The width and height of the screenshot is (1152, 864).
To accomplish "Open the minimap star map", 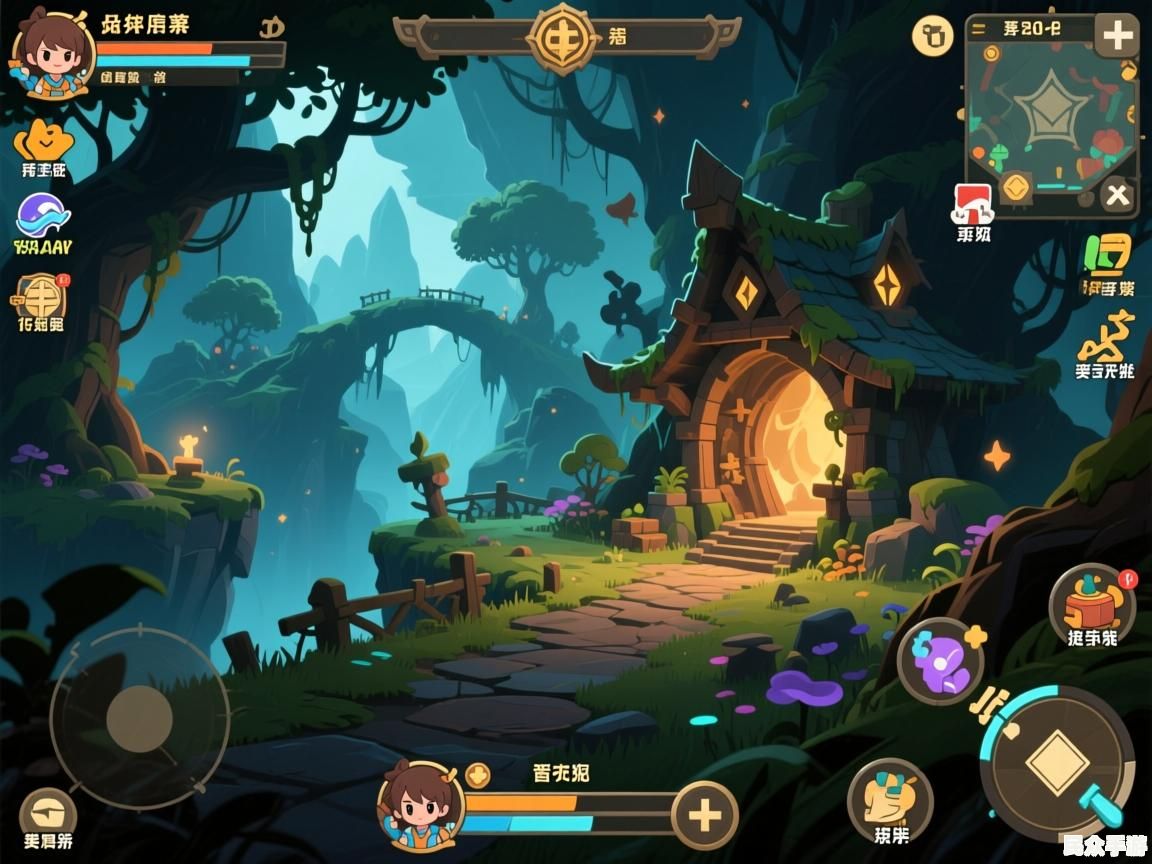I will (1047, 112).
